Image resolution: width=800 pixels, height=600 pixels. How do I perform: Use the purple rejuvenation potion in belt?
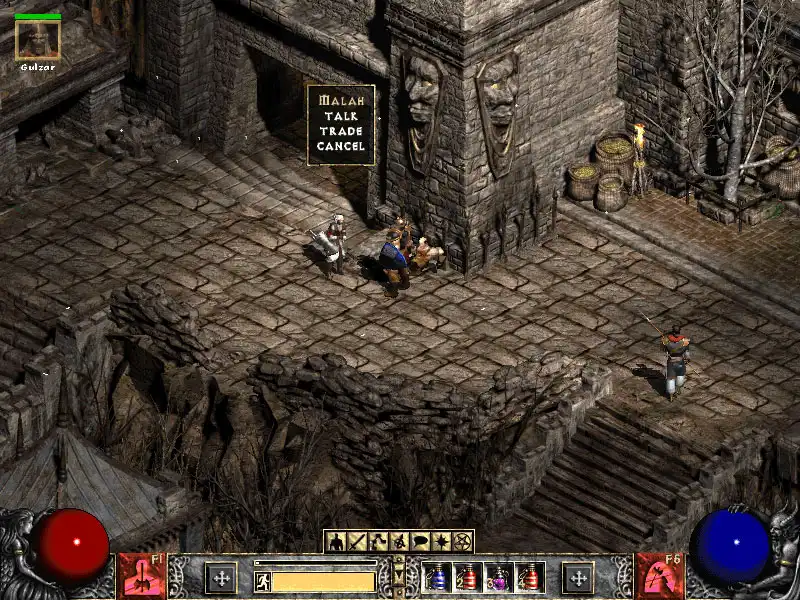[499, 577]
